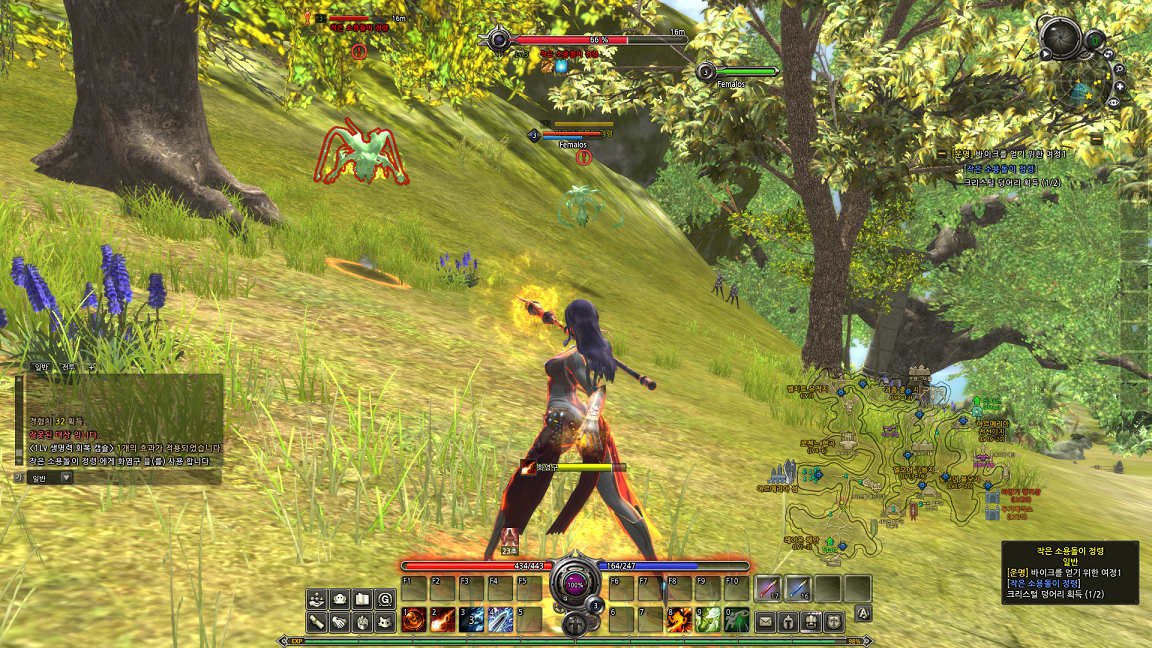Screen dimensions: 1152x648
Task: Open the handshake trade icon
Action: (340, 622)
